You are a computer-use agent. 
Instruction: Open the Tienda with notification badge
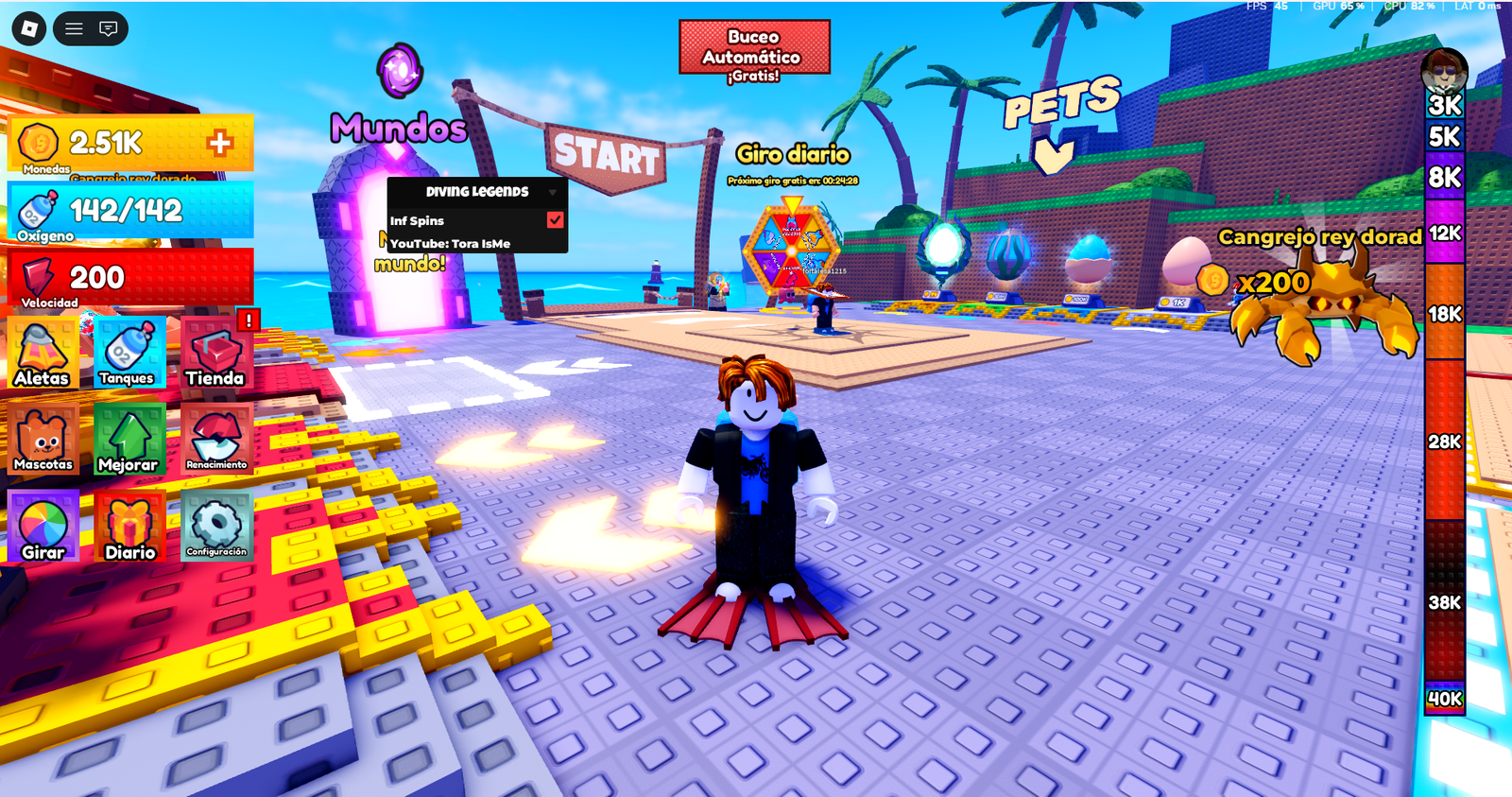click(x=215, y=353)
